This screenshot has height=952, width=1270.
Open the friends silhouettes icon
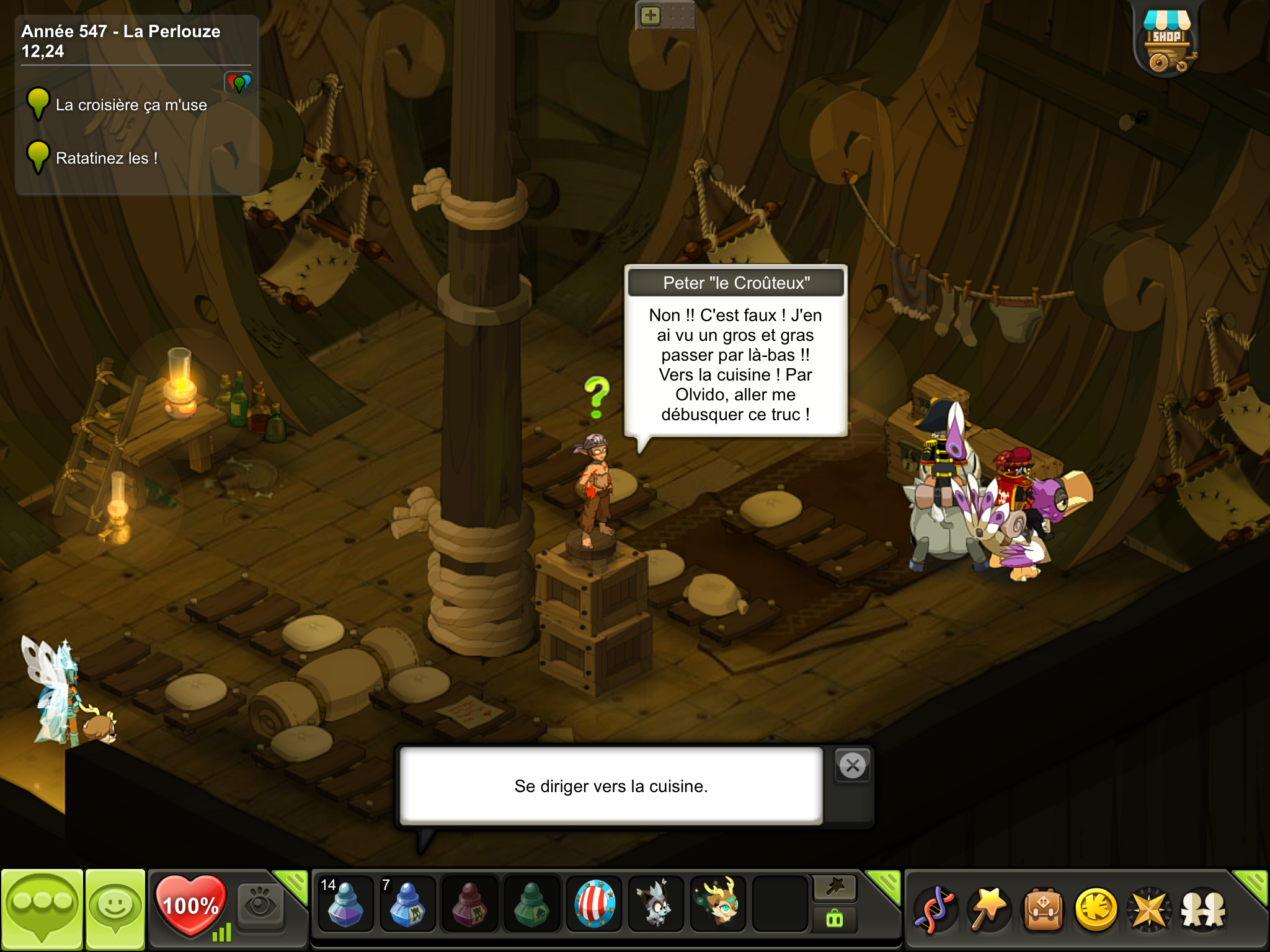[1203, 909]
